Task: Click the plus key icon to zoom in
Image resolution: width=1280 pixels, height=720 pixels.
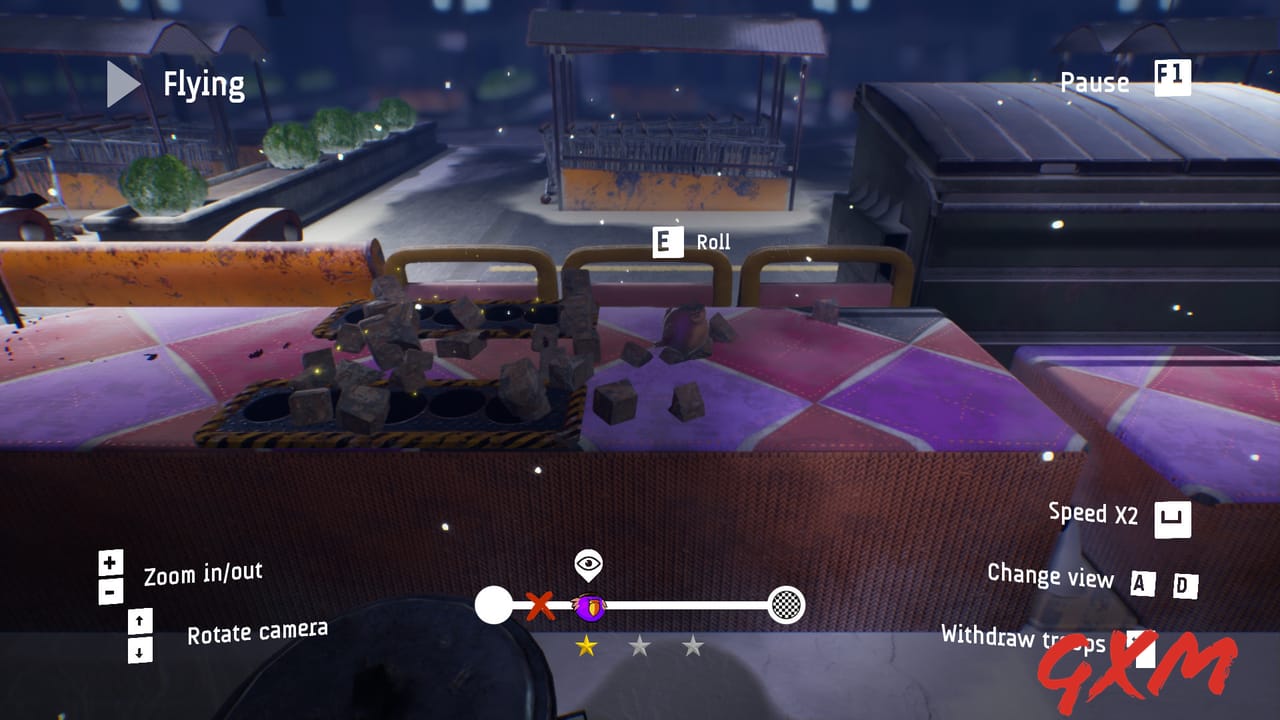Action: coord(108,561)
